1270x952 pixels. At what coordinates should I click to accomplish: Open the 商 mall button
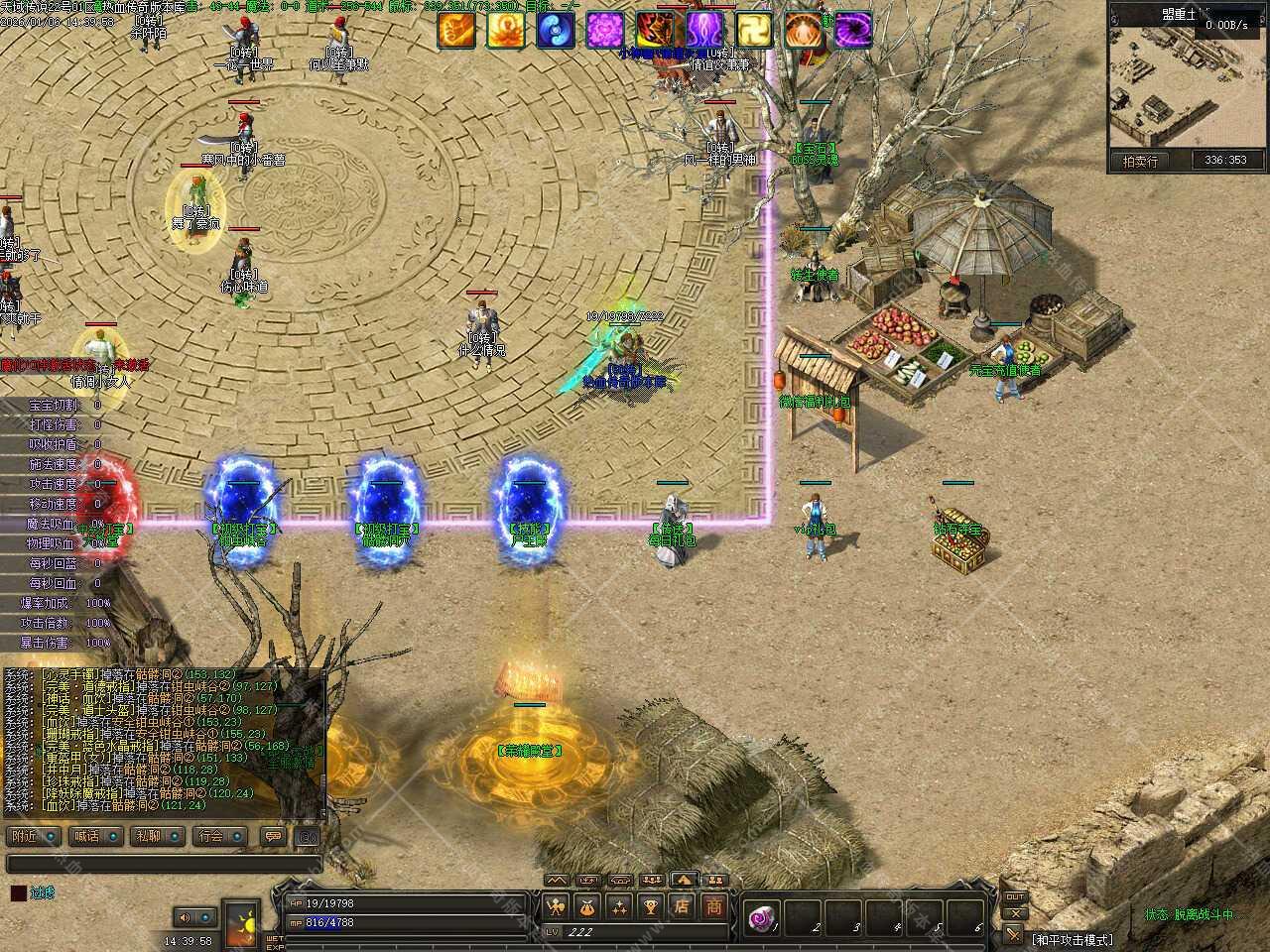coord(714,906)
